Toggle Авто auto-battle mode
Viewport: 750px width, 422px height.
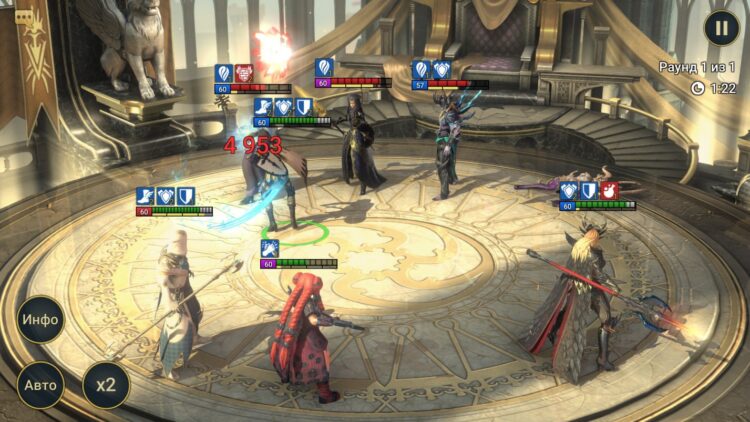click(41, 384)
